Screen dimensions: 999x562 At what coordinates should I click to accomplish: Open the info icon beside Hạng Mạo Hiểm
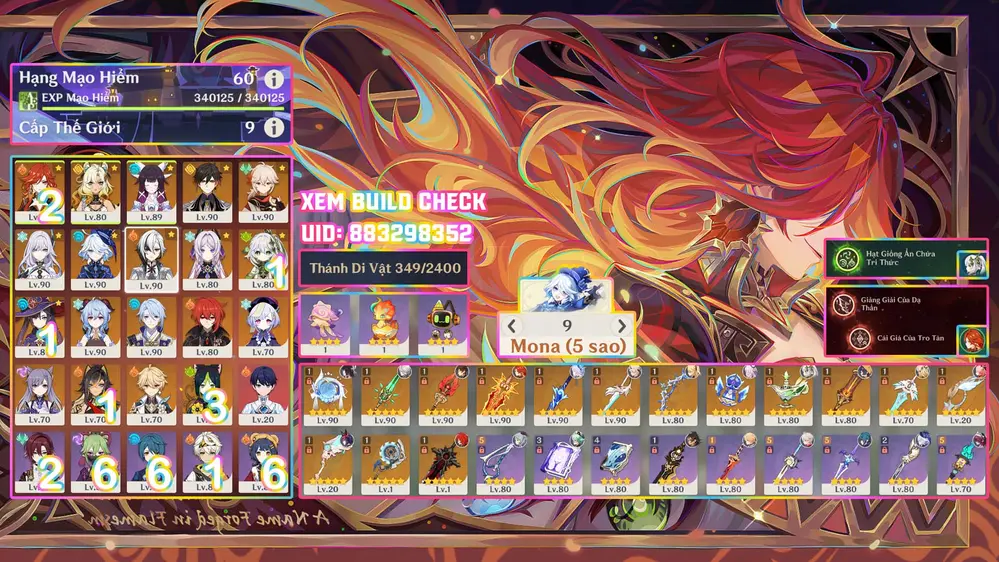point(274,78)
